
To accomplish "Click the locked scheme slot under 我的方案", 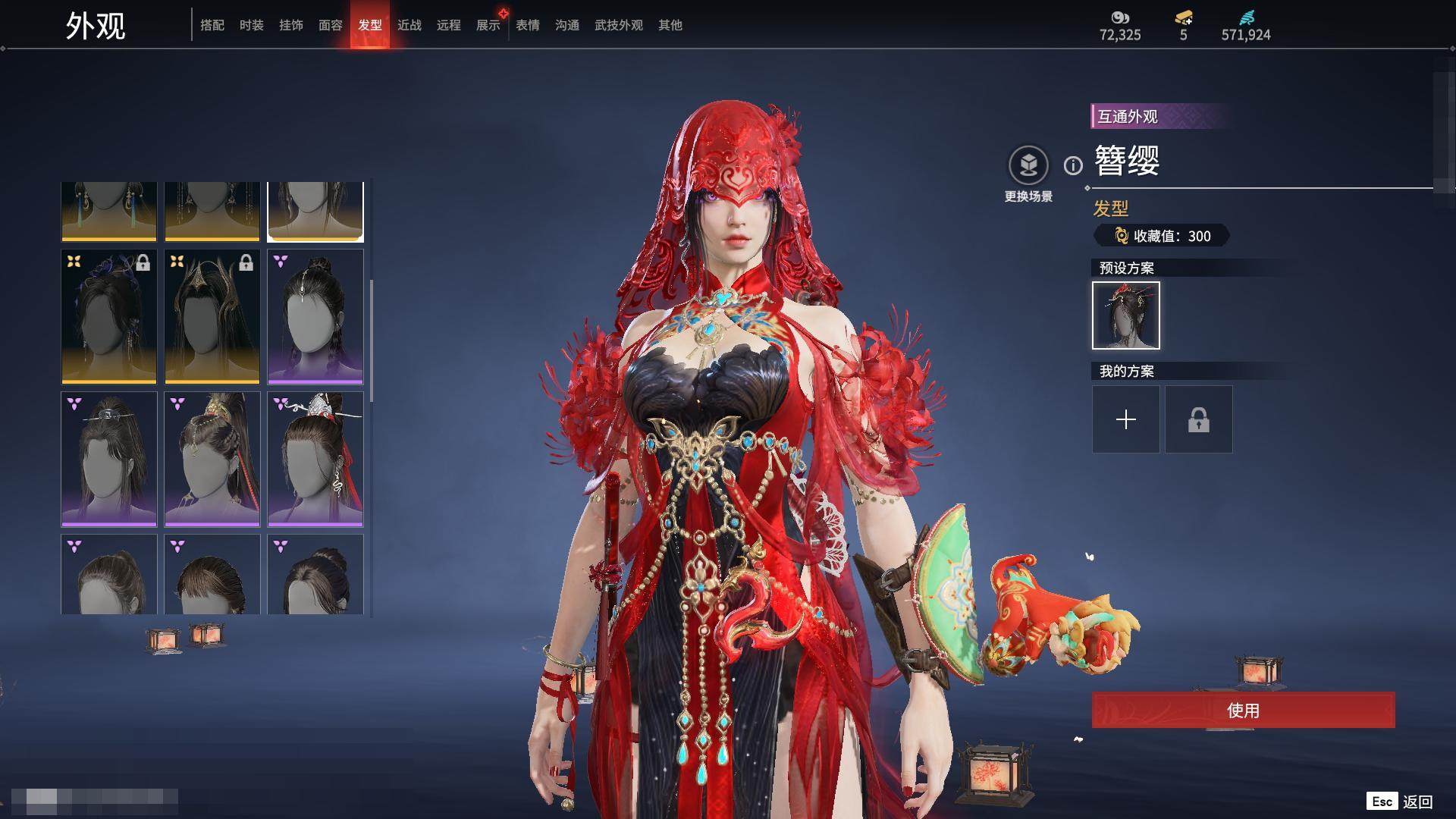I will 1199,419.
